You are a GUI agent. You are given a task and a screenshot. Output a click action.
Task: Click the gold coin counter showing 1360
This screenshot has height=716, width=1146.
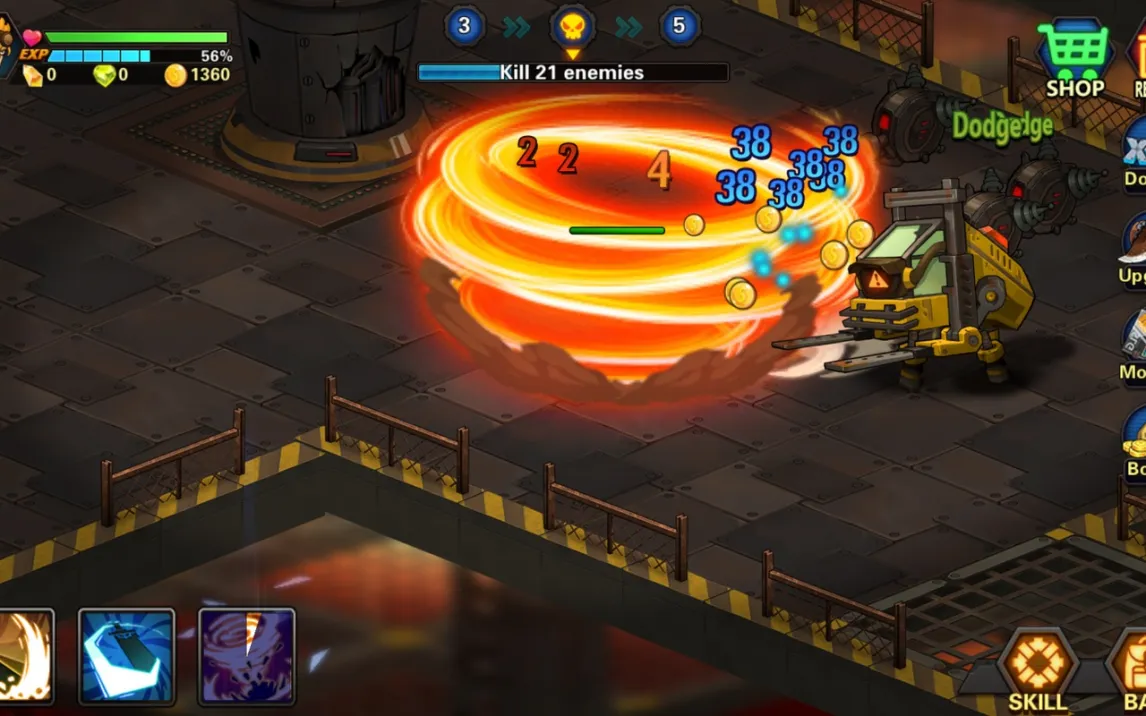[198, 75]
